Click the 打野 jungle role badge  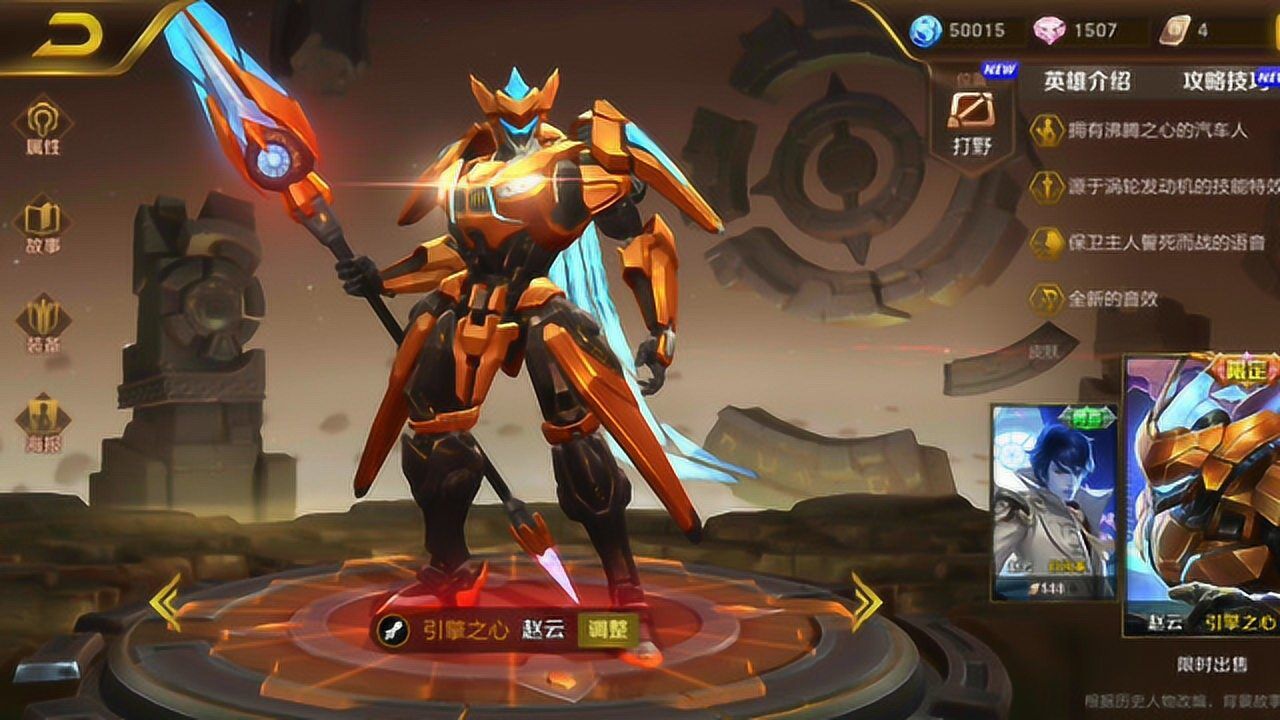971,118
